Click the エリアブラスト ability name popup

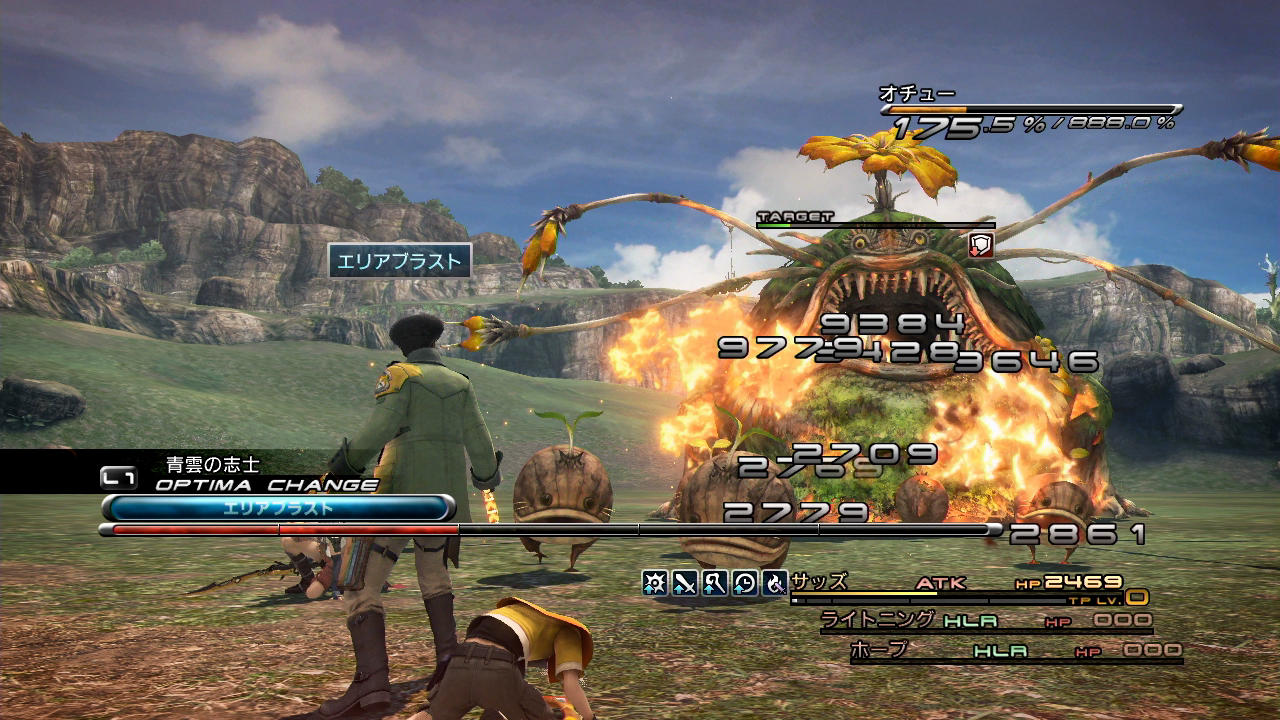pos(400,262)
